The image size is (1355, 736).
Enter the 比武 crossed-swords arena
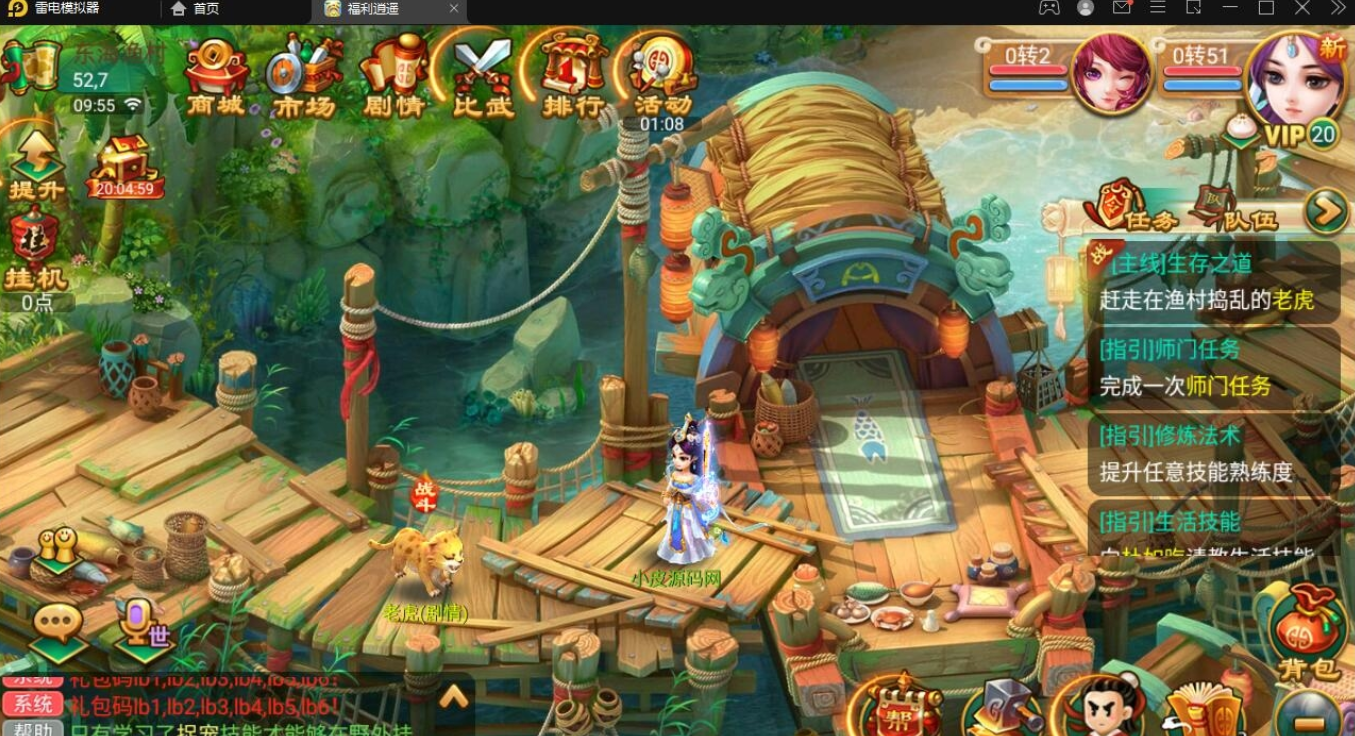coord(483,76)
